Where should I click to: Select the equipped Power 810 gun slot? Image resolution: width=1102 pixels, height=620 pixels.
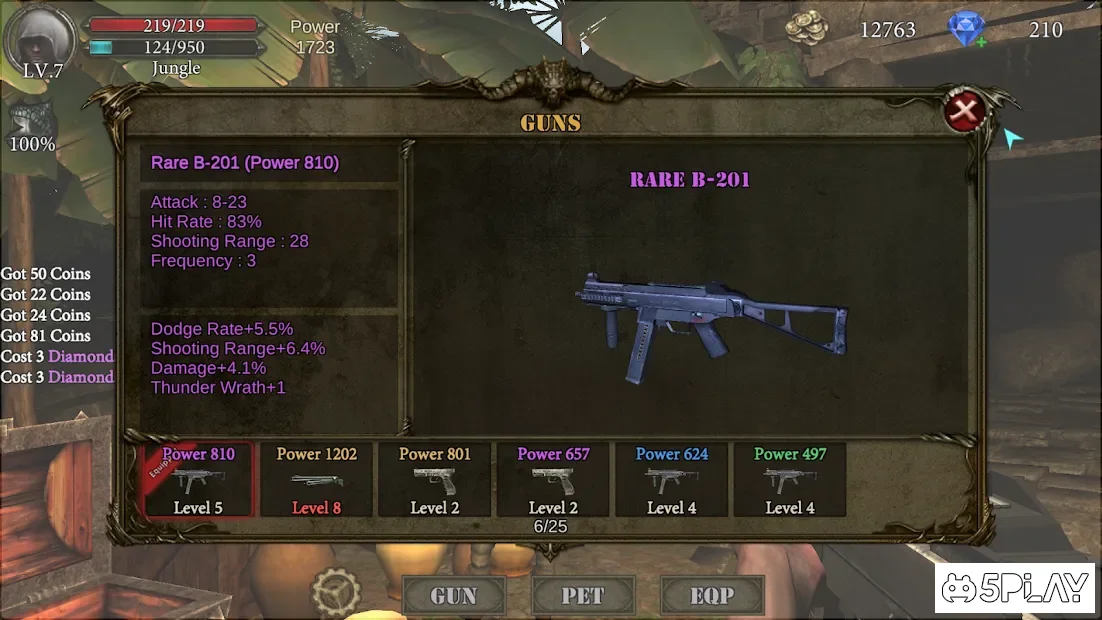pyautogui.click(x=198, y=480)
